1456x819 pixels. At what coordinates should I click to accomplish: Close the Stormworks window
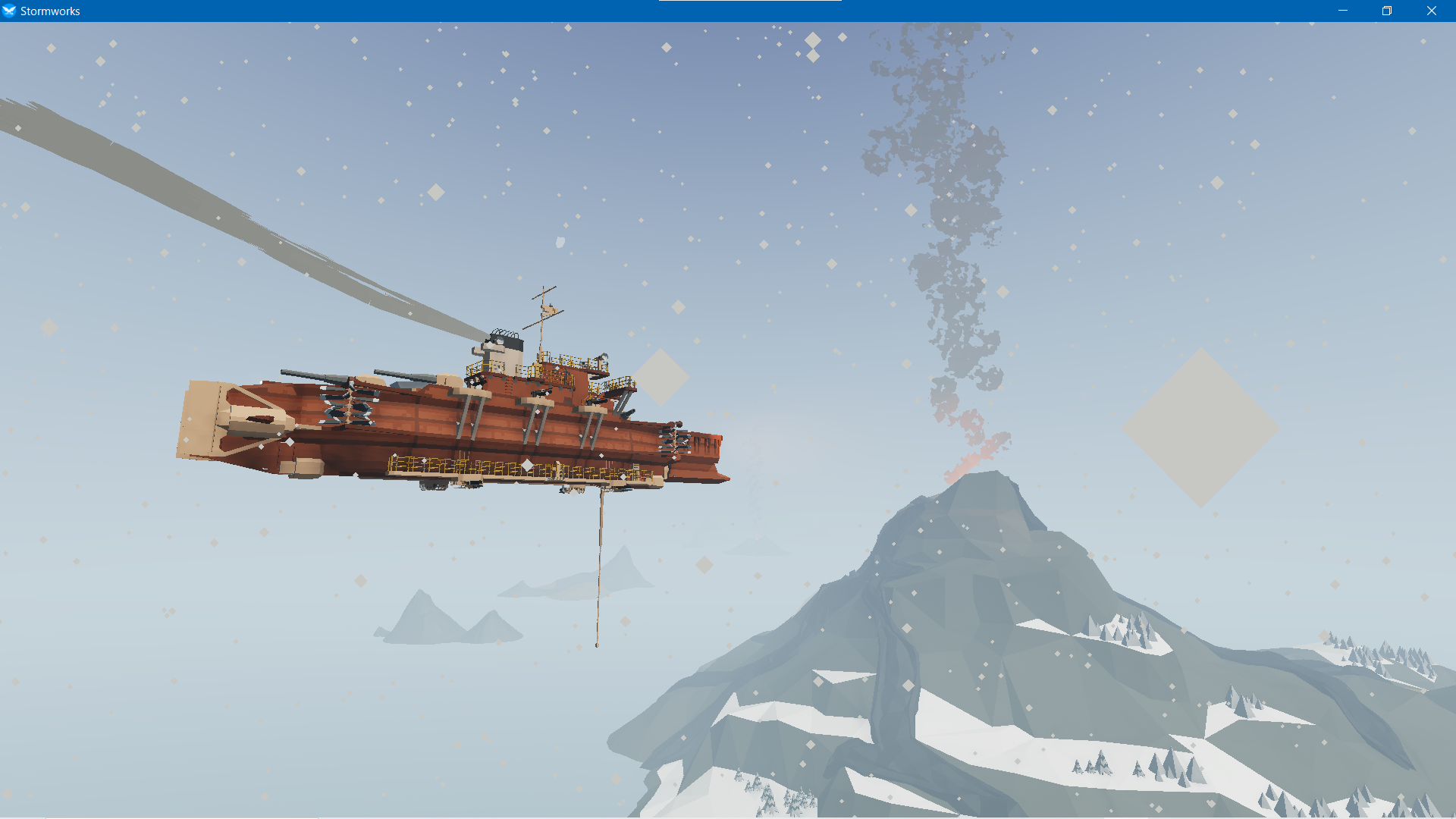tap(1431, 11)
